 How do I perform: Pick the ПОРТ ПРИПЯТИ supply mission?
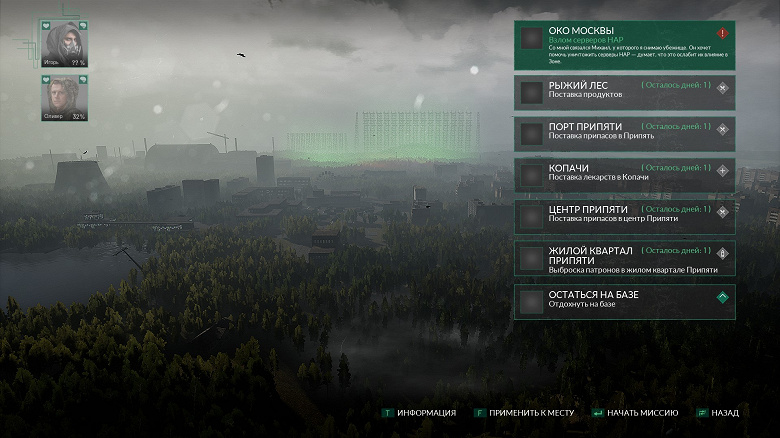[624, 134]
